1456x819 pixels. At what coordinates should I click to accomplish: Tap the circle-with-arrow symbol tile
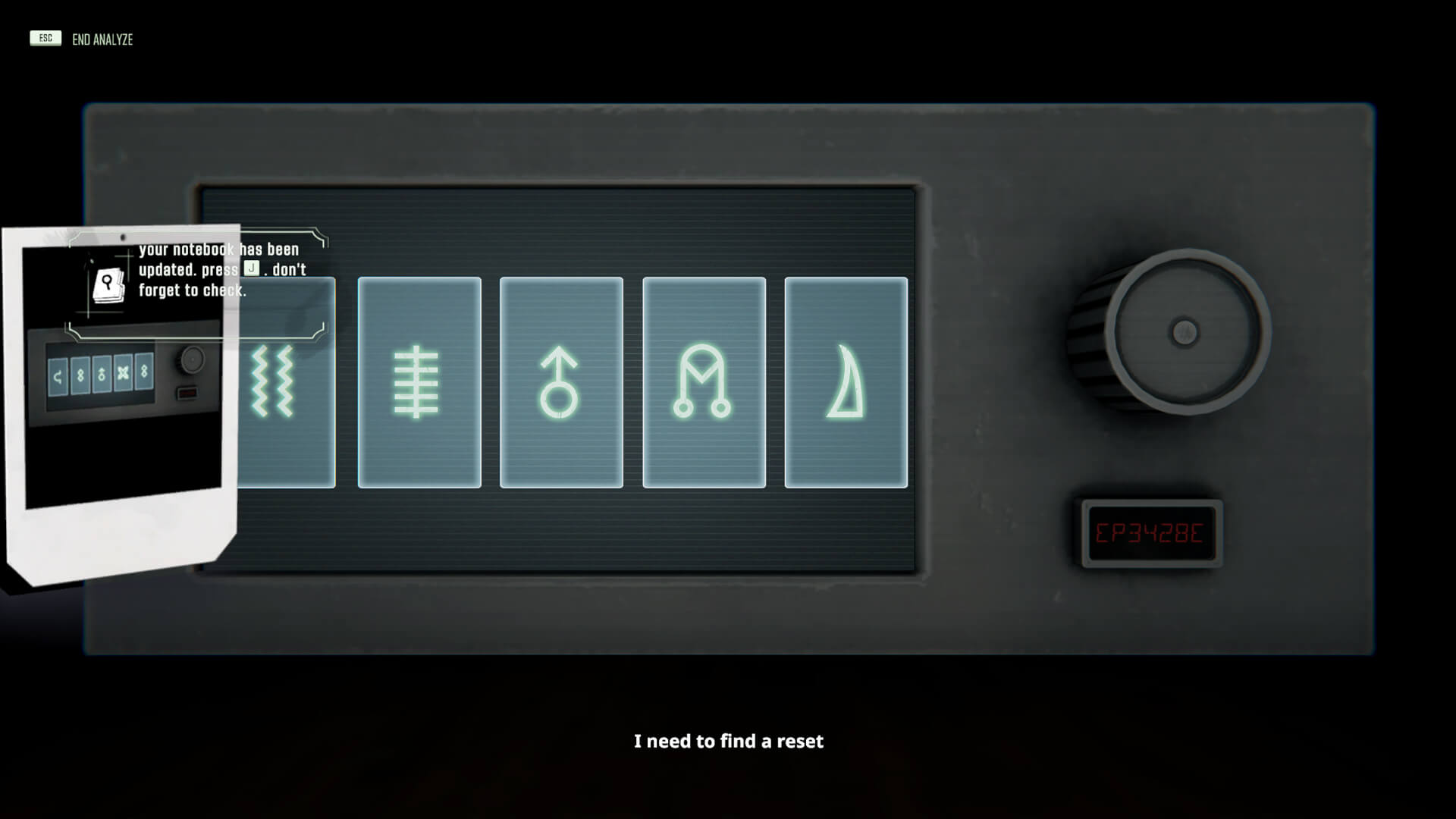pos(561,382)
